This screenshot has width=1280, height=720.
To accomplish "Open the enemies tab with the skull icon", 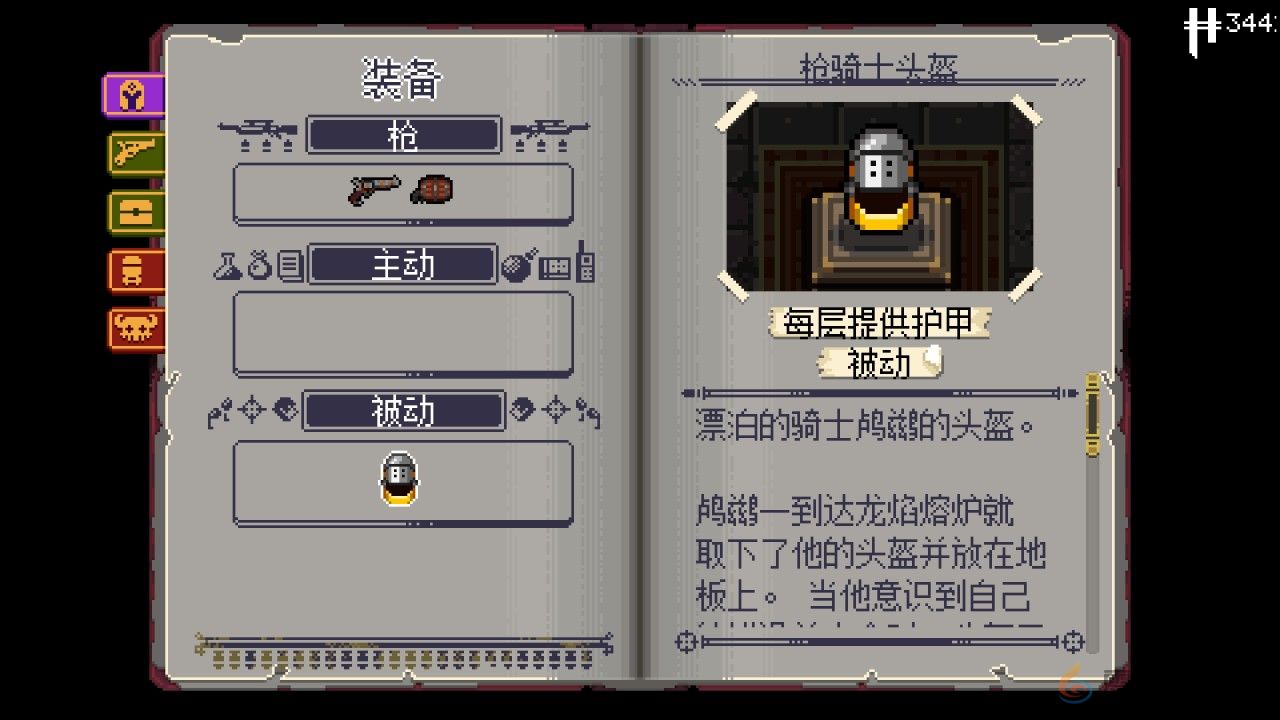I will 134,327.
